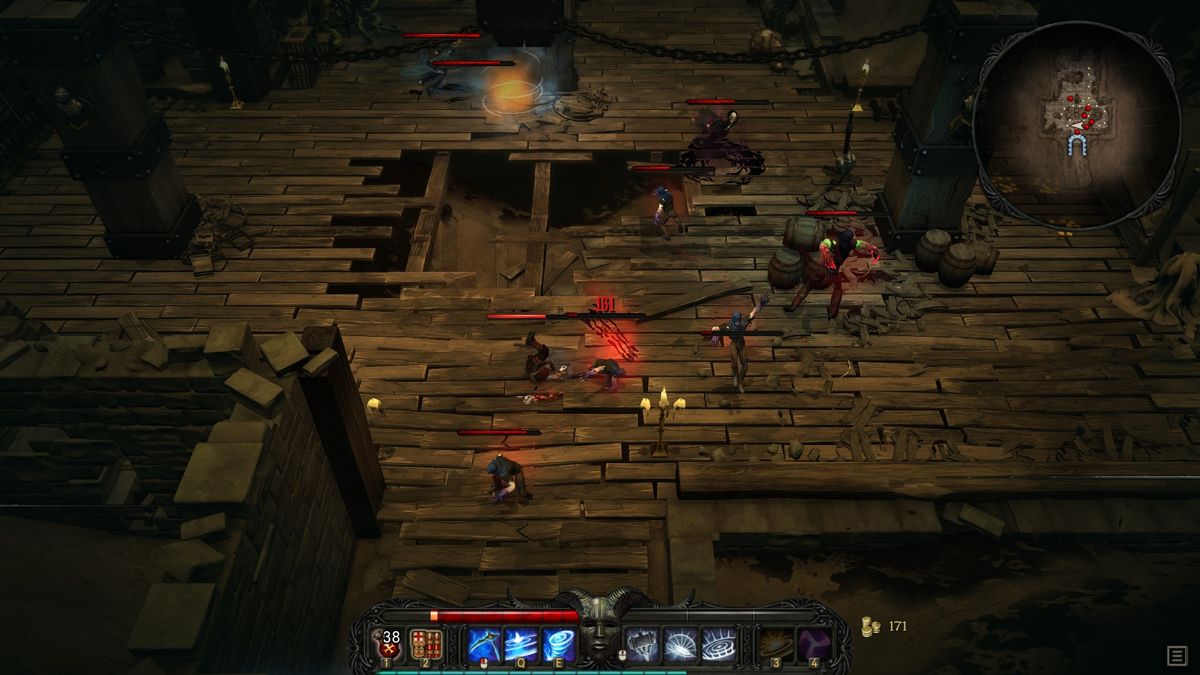Choose the grey concentric rings skill icon
The width and height of the screenshot is (1200, 675).
pos(717,644)
